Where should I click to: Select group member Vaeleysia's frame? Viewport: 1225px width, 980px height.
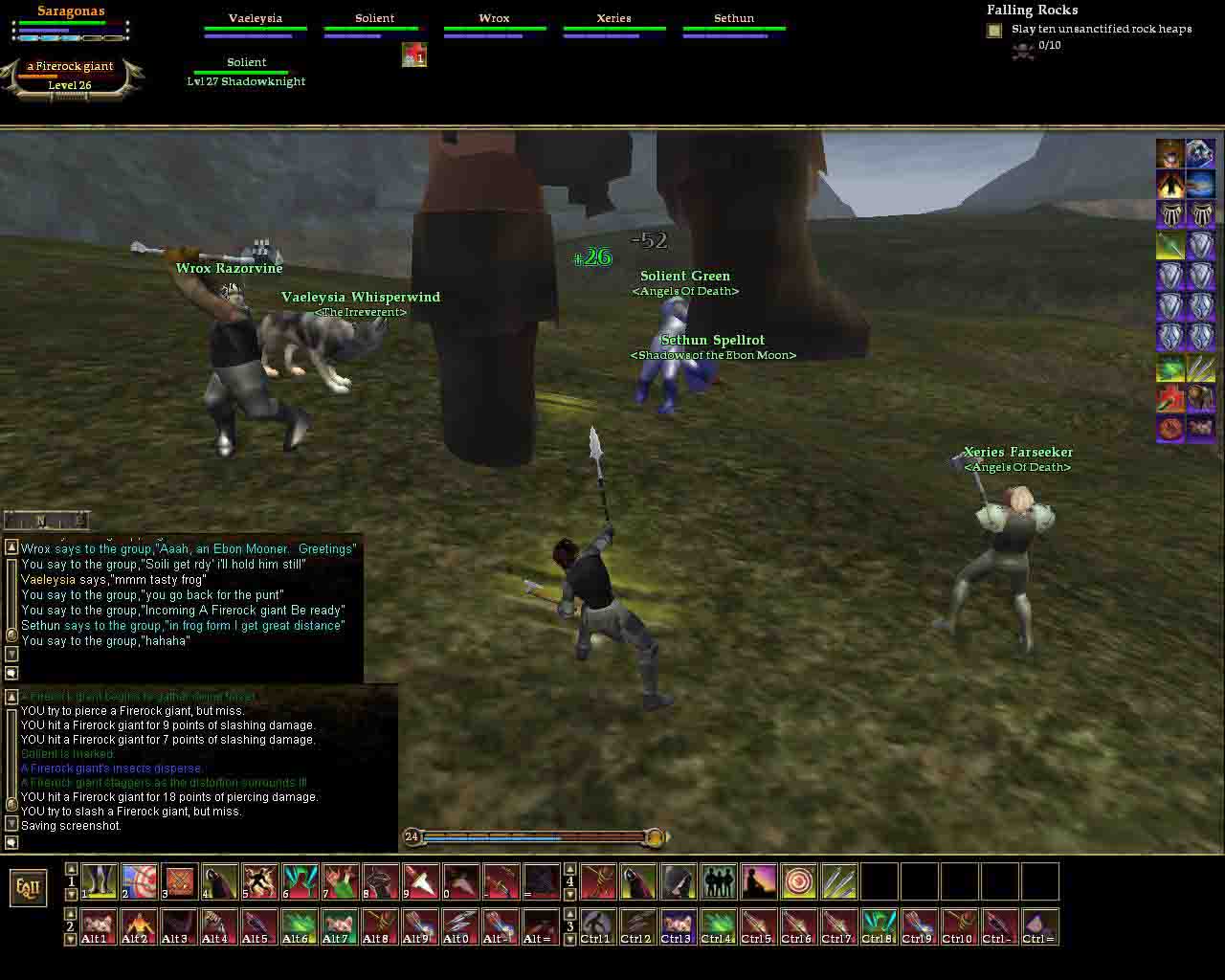[x=255, y=25]
